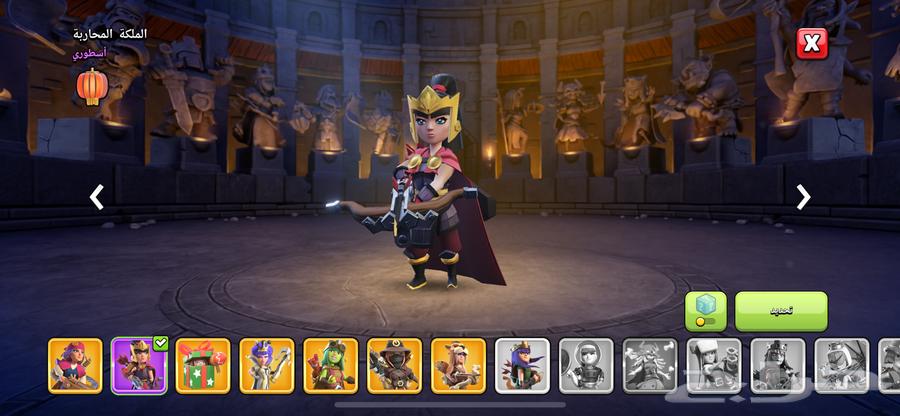
Task: Show the next skin with the right arrow
Action: [803, 197]
